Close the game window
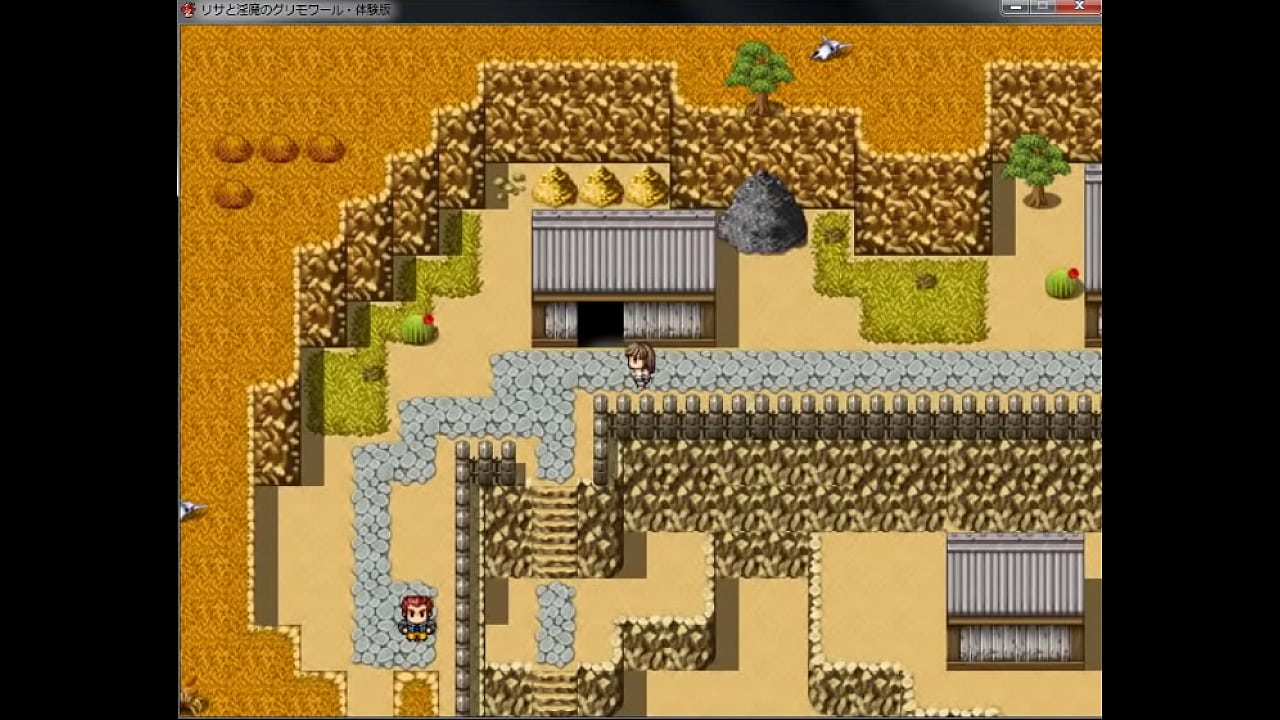This screenshot has width=1280, height=720. (1078, 7)
